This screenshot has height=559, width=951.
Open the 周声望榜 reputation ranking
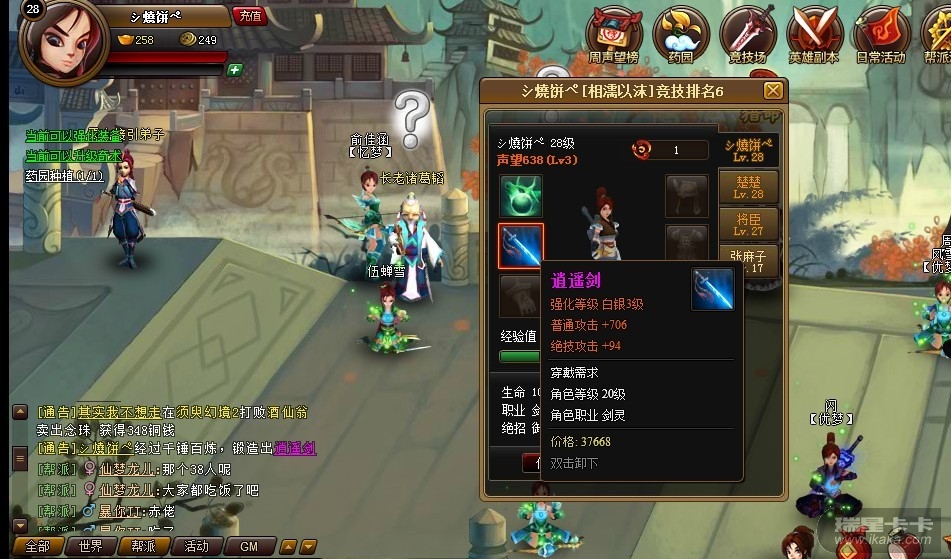pyautogui.click(x=613, y=34)
